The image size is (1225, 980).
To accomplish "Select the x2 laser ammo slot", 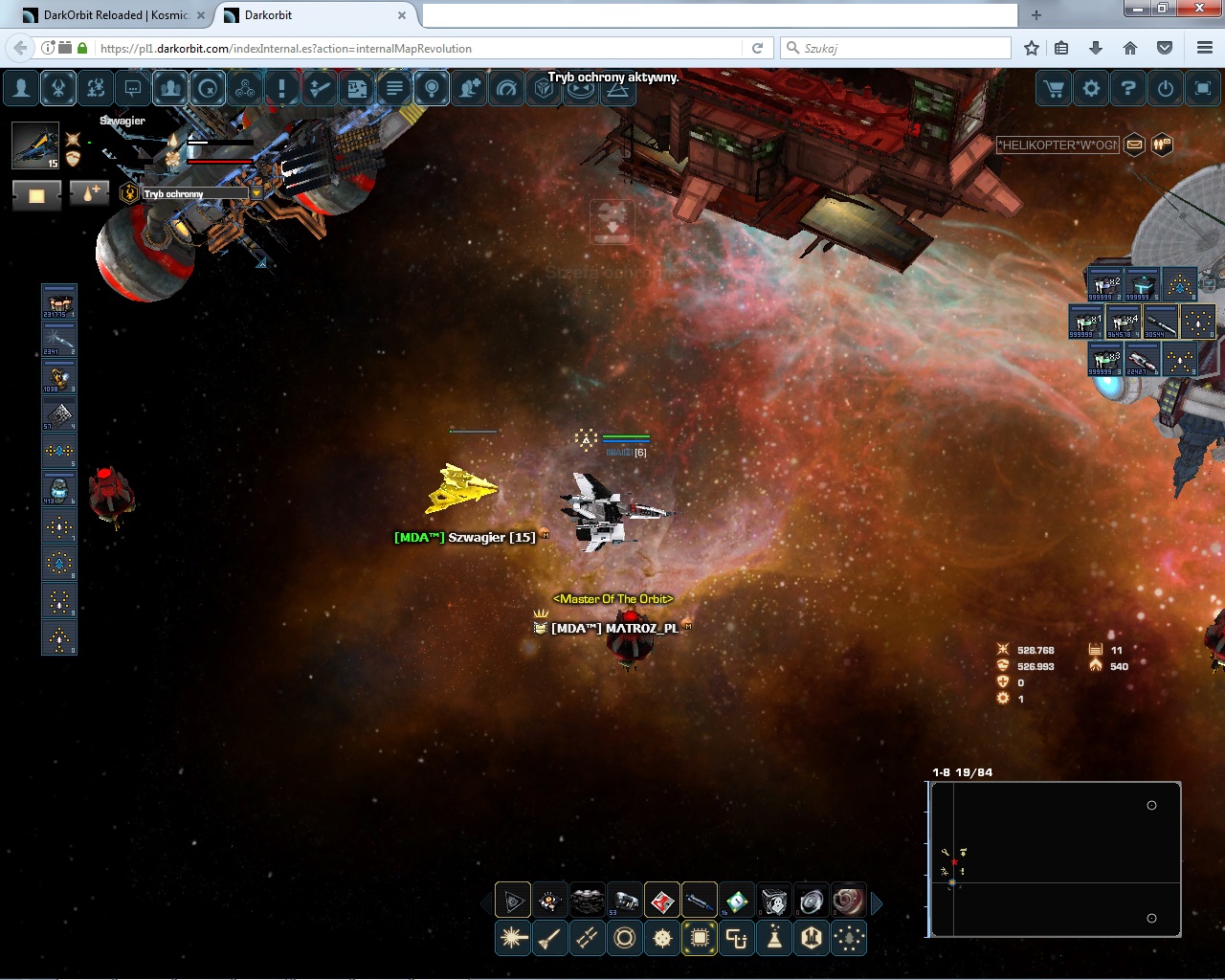I will [x=1104, y=285].
